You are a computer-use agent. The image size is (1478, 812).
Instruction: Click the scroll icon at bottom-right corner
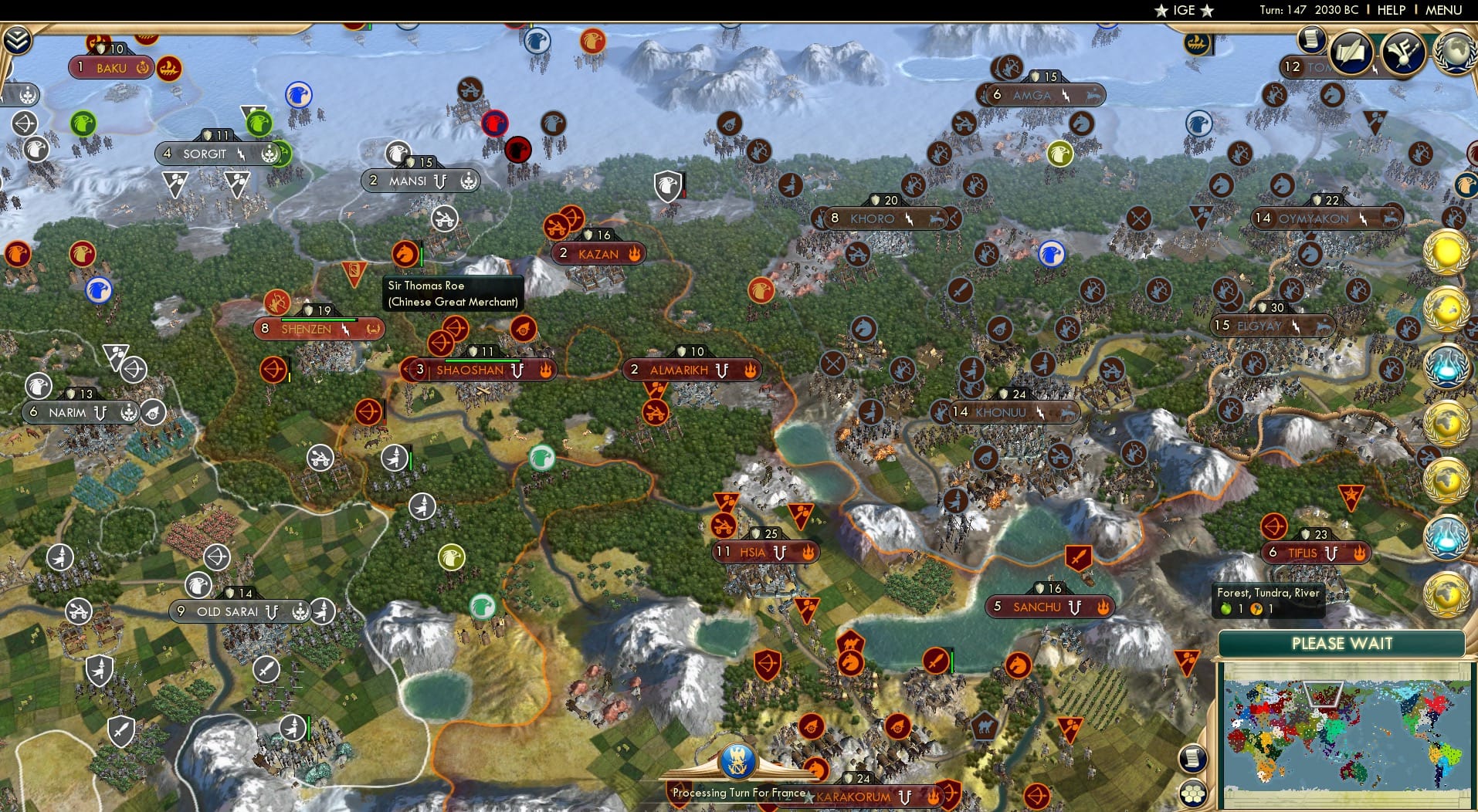pos(1193,759)
